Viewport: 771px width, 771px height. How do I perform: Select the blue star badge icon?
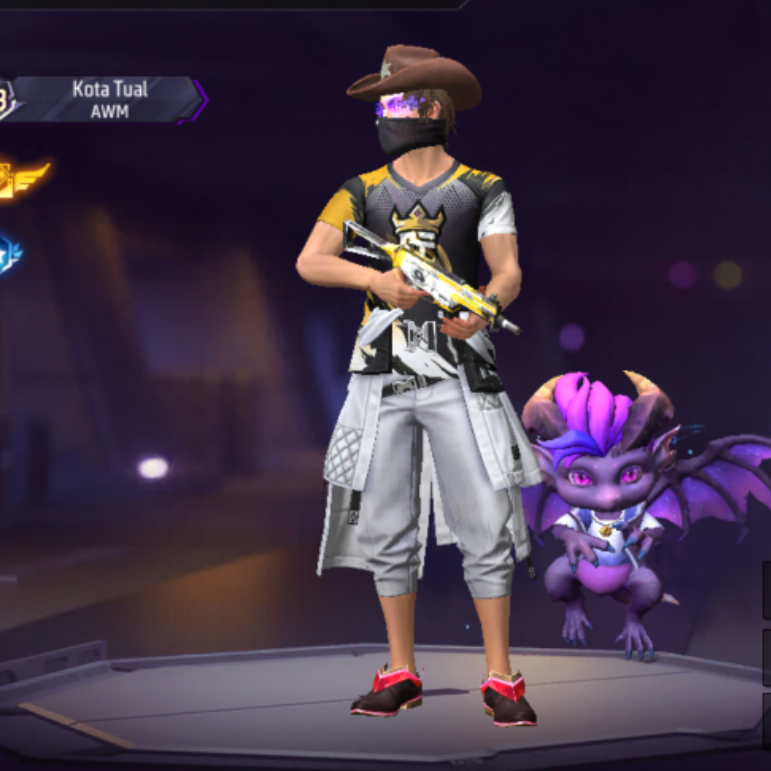(9, 254)
